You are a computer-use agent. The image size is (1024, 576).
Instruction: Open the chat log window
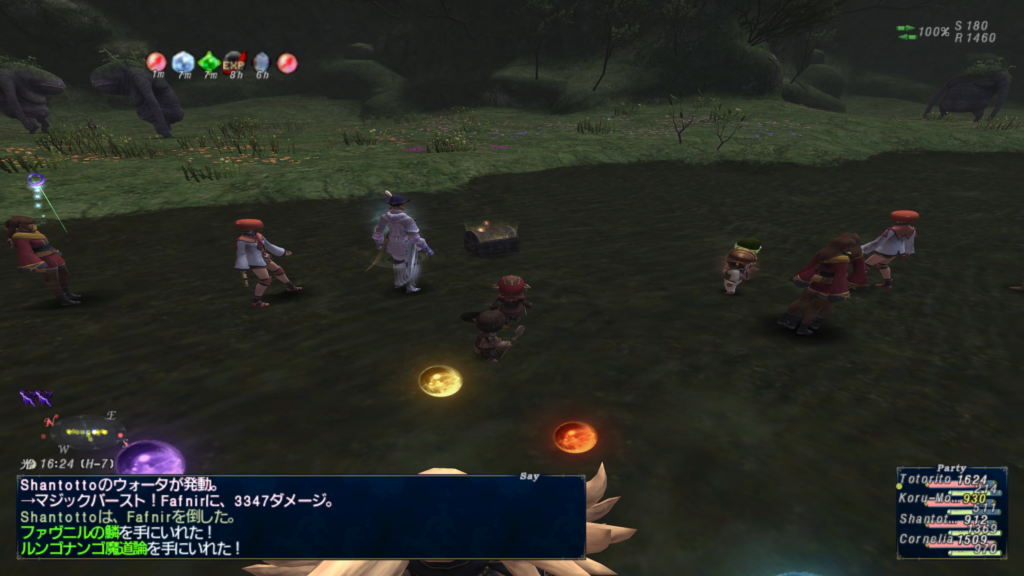click(300, 516)
